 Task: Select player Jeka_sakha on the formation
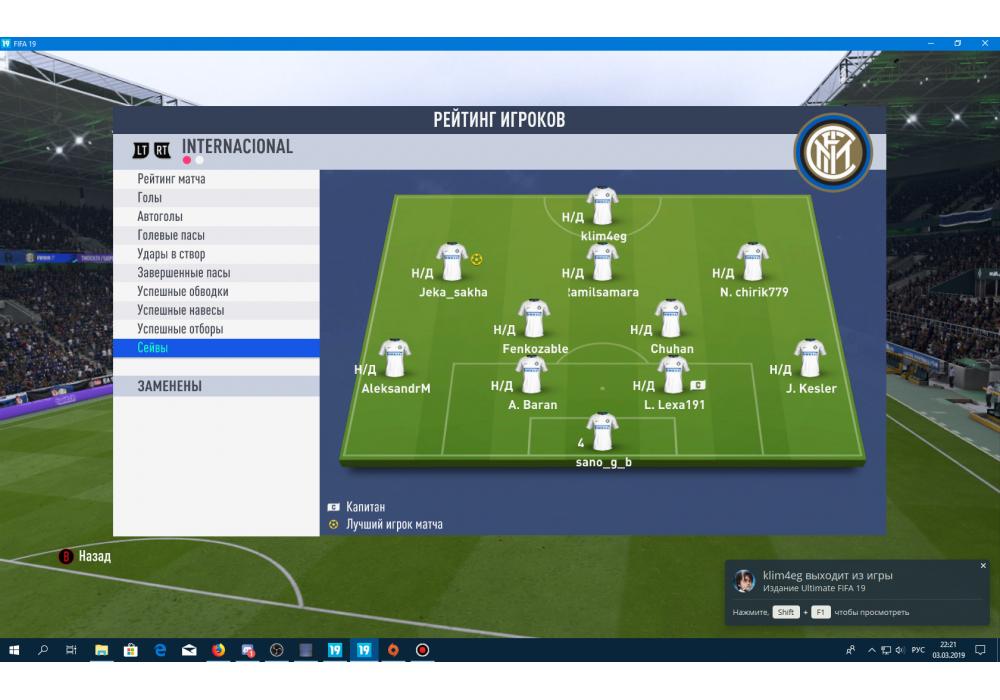point(452,263)
